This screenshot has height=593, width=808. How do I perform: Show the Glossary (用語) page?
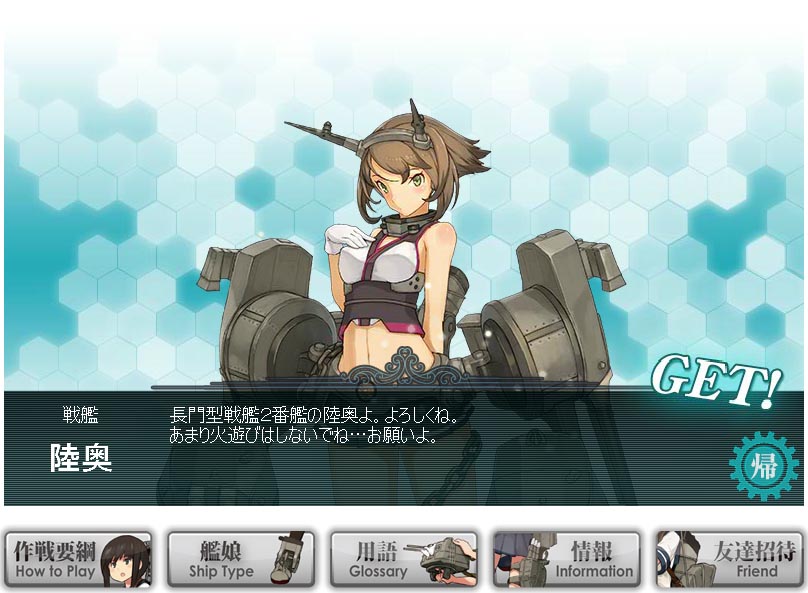coord(403,560)
